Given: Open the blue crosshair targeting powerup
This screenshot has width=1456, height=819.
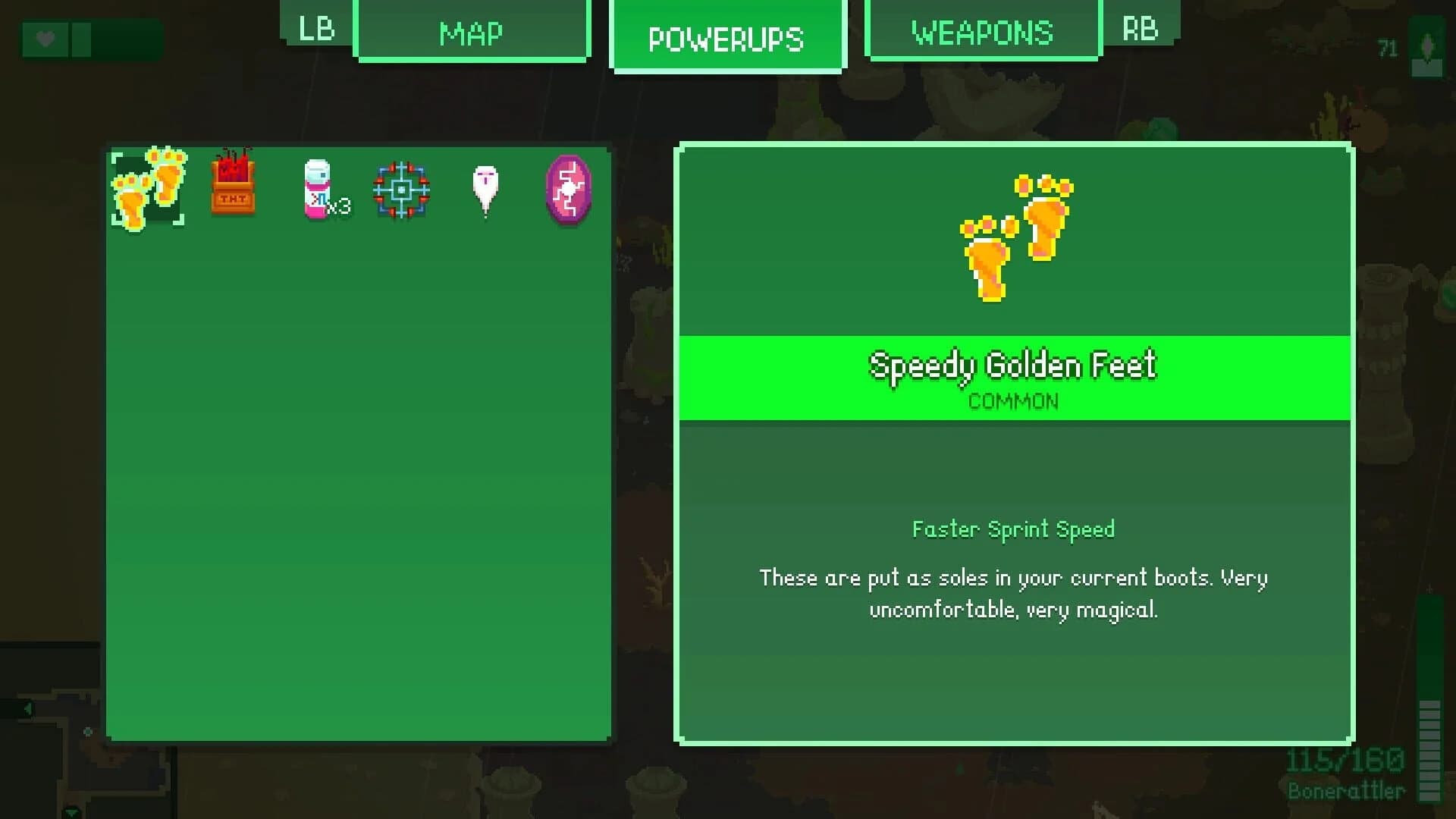Looking at the screenshot, I should click(402, 188).
